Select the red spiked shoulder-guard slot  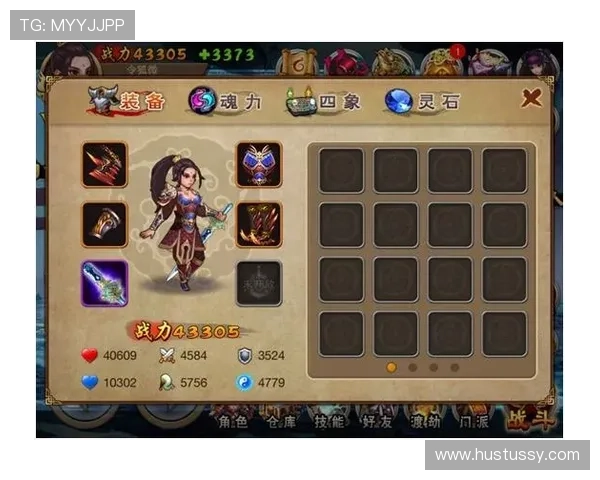click(x=104, y=165)
